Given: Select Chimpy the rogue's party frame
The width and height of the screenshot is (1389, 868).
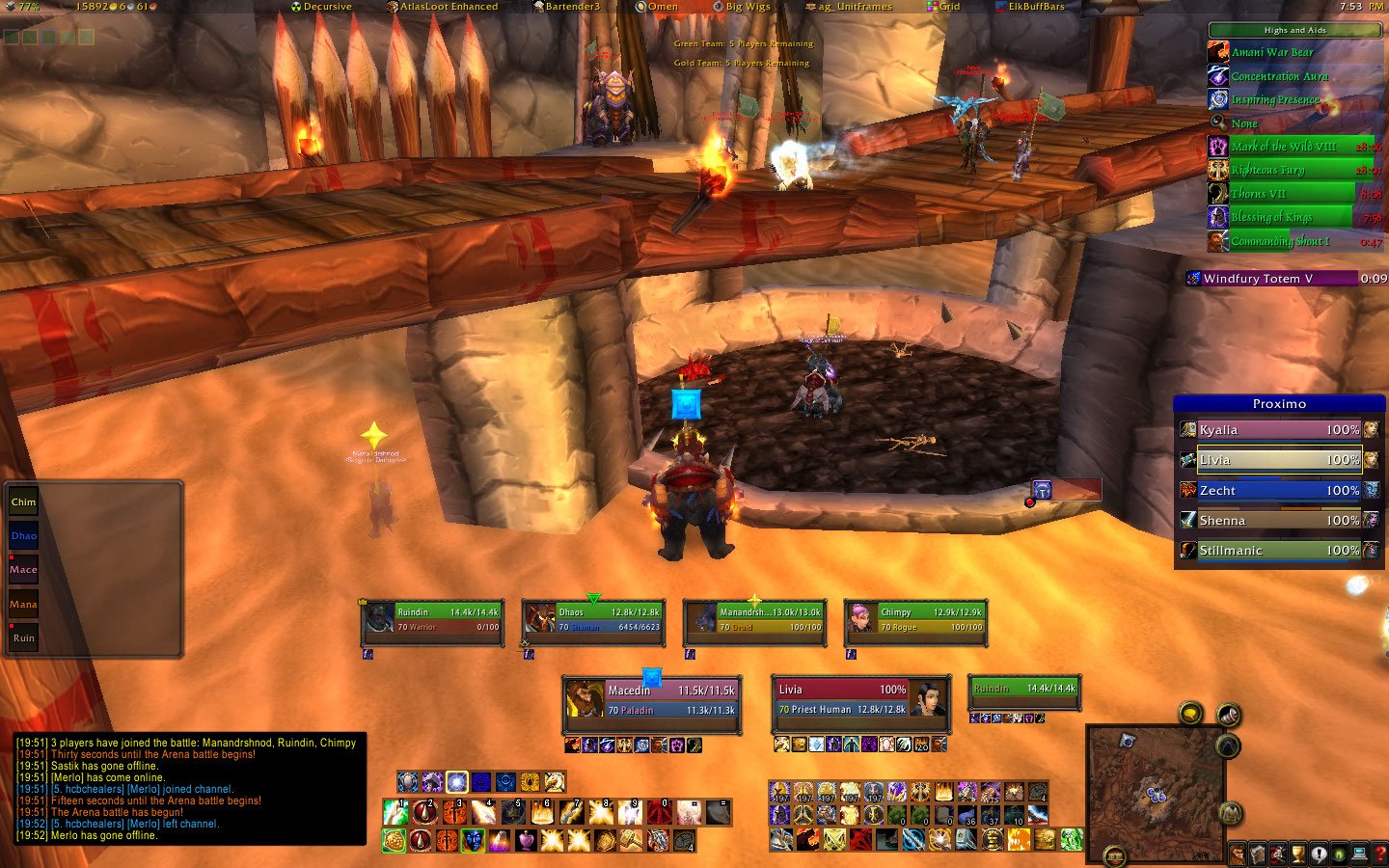Looking at the screenshot, I should point(915,619).
